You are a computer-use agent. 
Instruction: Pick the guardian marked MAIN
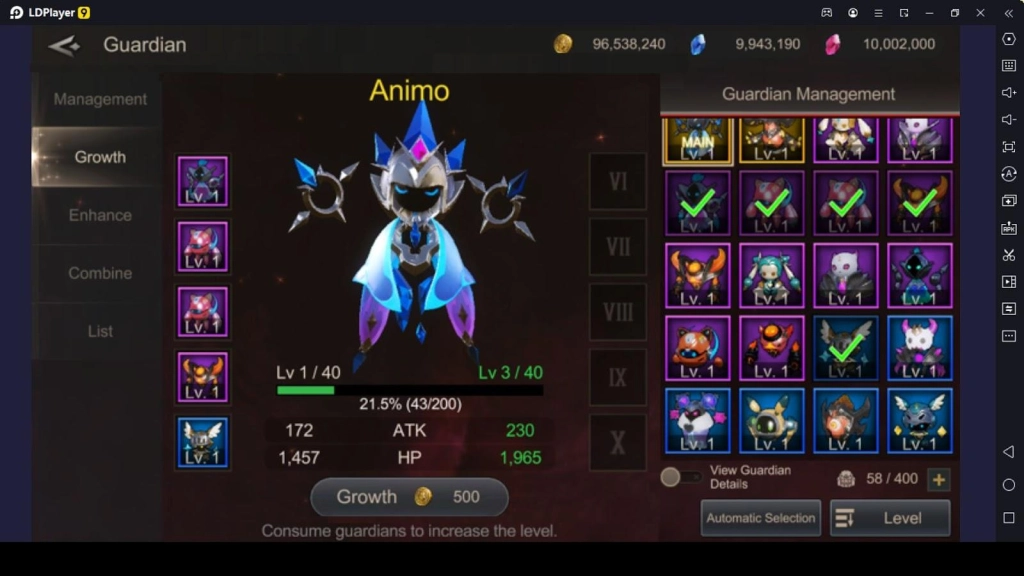697,140
